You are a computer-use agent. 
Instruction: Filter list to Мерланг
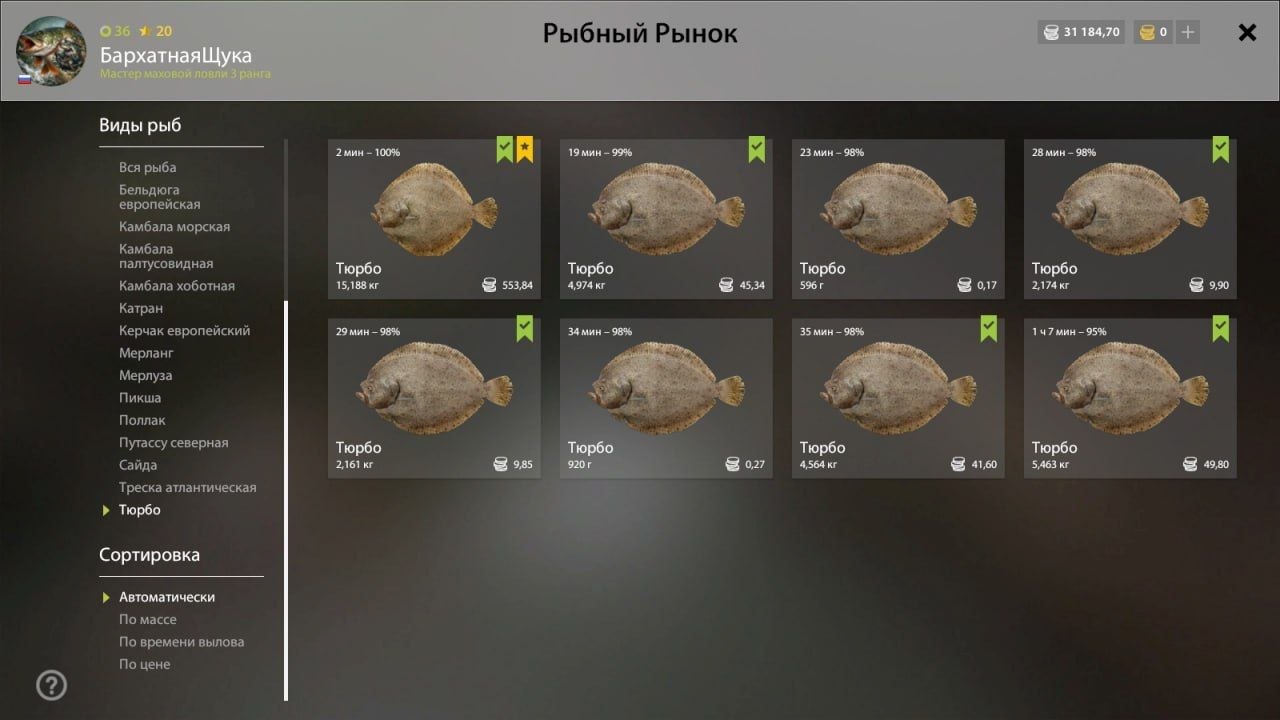(146, 353)
